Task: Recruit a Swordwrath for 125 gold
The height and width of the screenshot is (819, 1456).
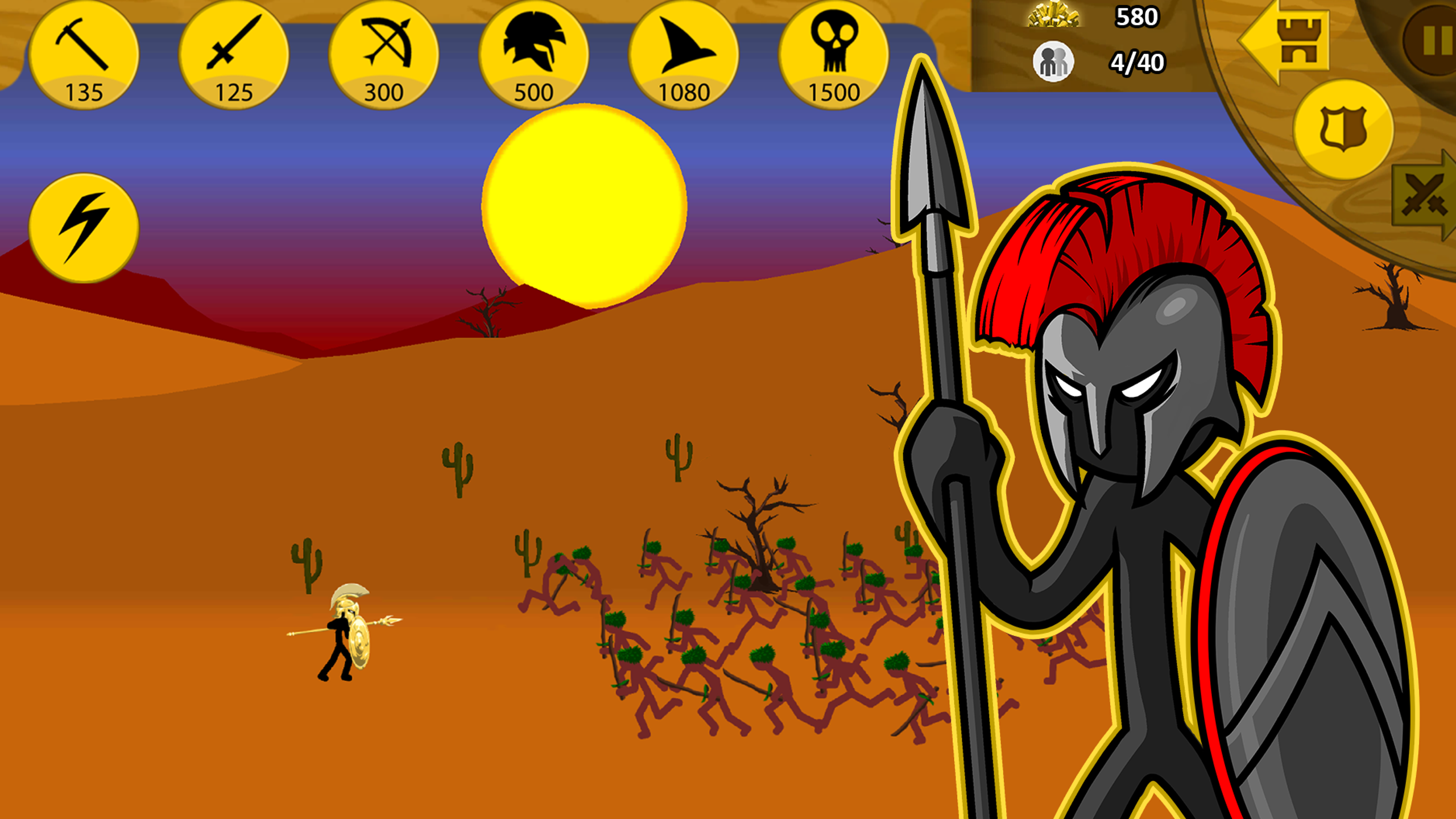Action: tap(234, 54)
